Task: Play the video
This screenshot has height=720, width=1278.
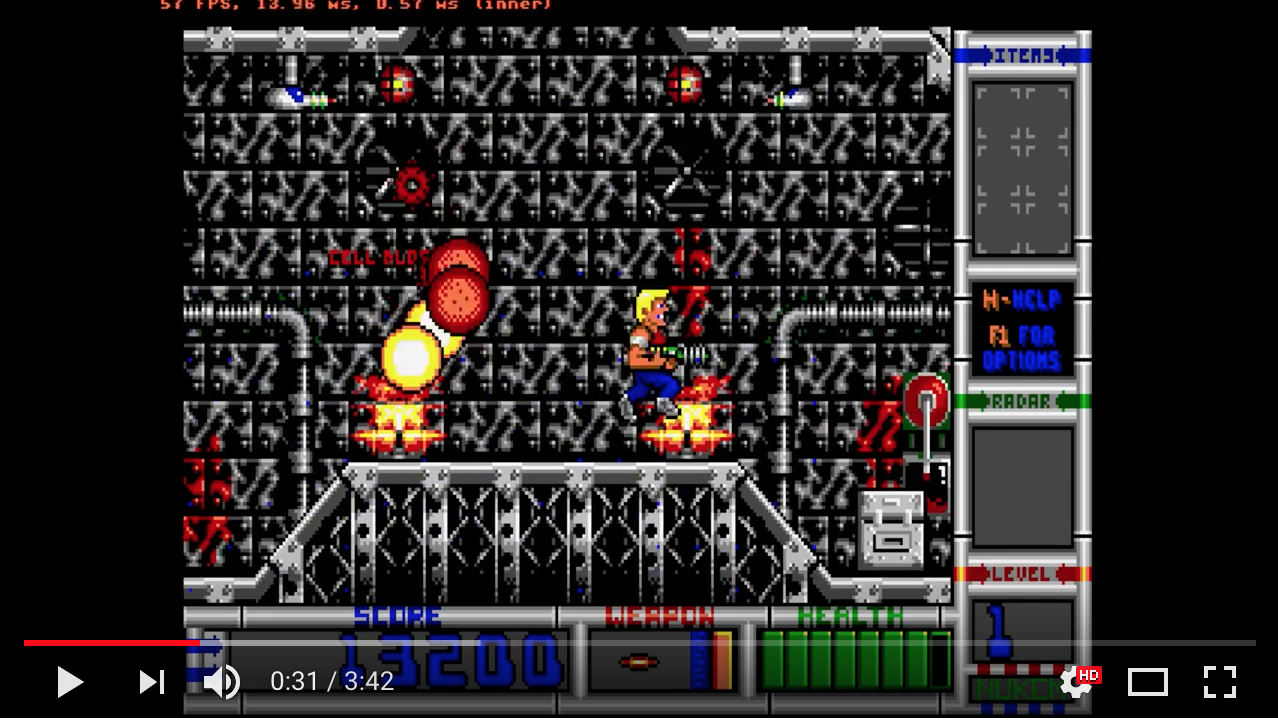Action: (x=69, y=682)
